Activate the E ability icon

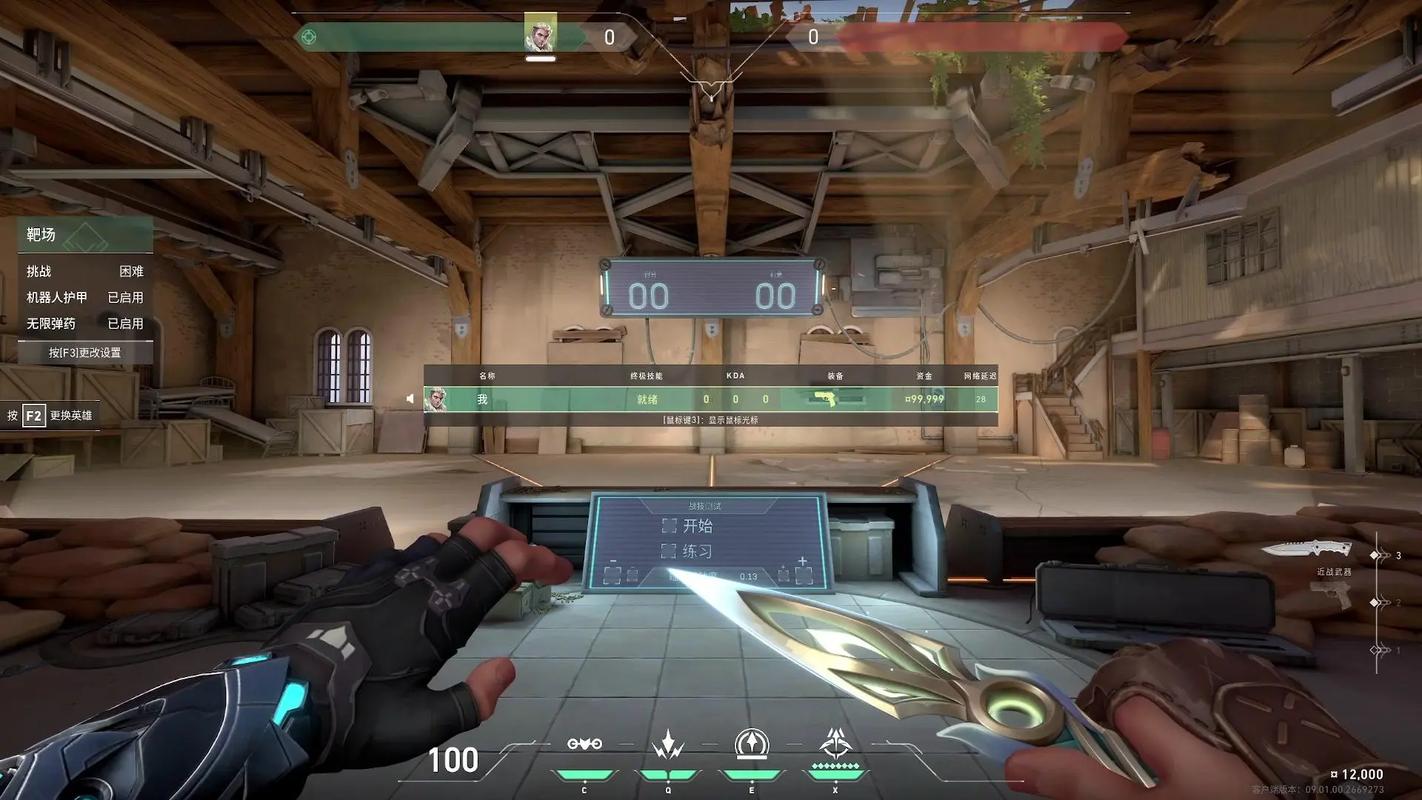click(751, 744)
